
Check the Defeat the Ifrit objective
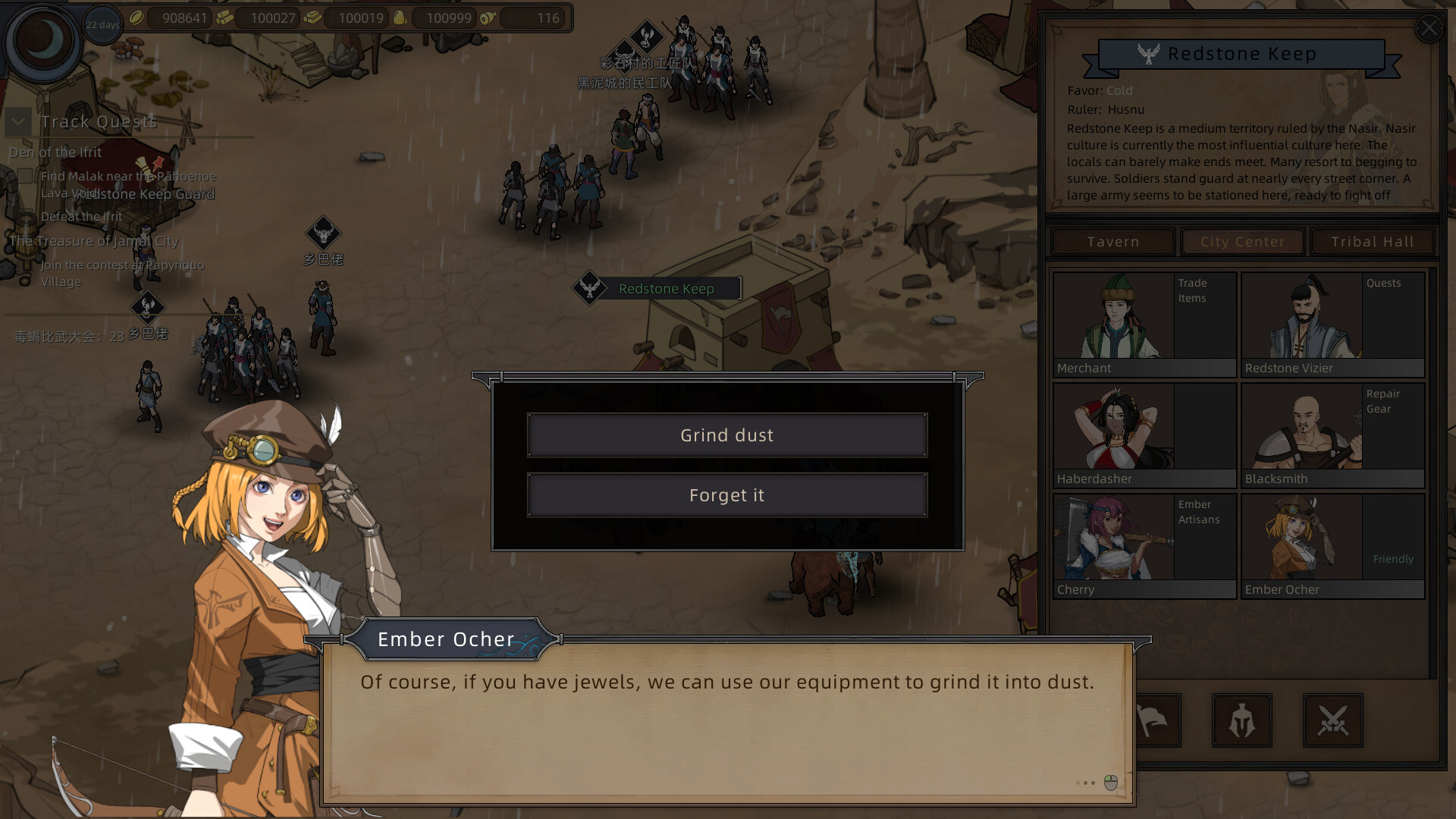pyautogui.click(x=27, y=216)
